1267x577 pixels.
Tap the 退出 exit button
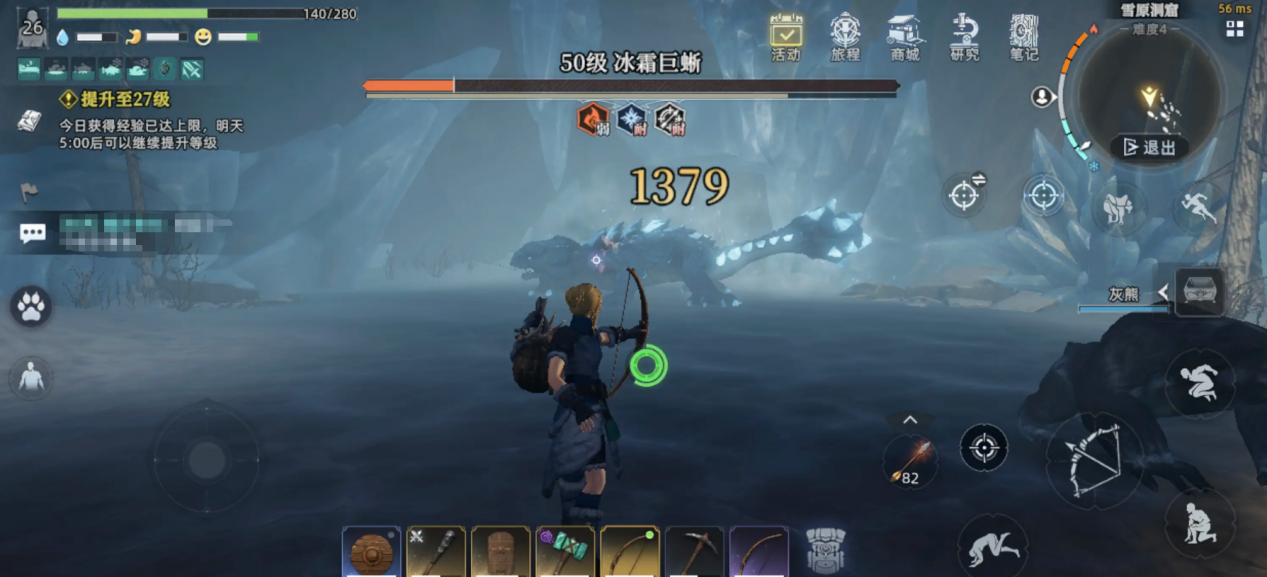[1149, 147]
